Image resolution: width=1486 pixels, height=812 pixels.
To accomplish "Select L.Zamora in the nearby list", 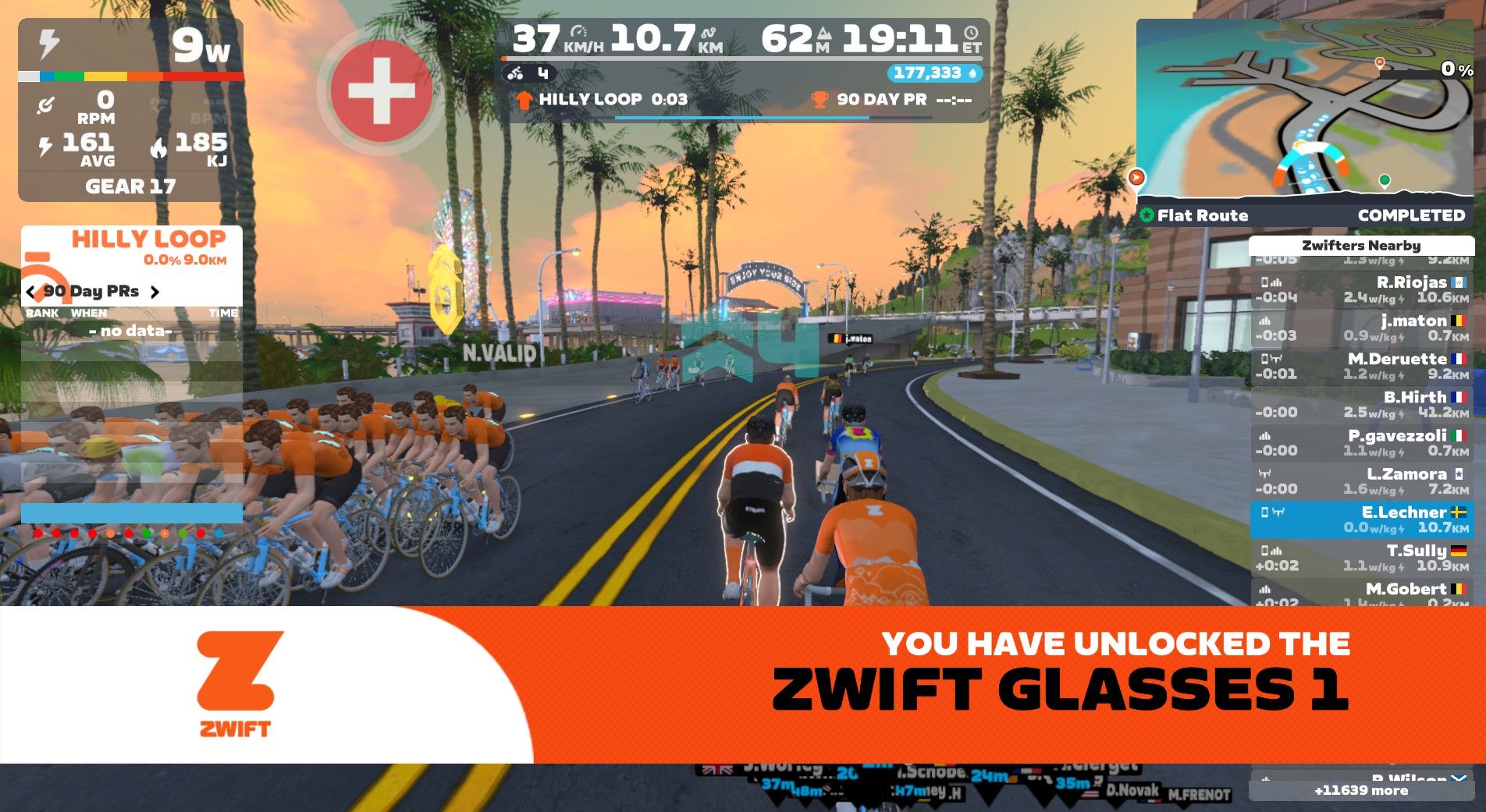I will point(1361,480).
